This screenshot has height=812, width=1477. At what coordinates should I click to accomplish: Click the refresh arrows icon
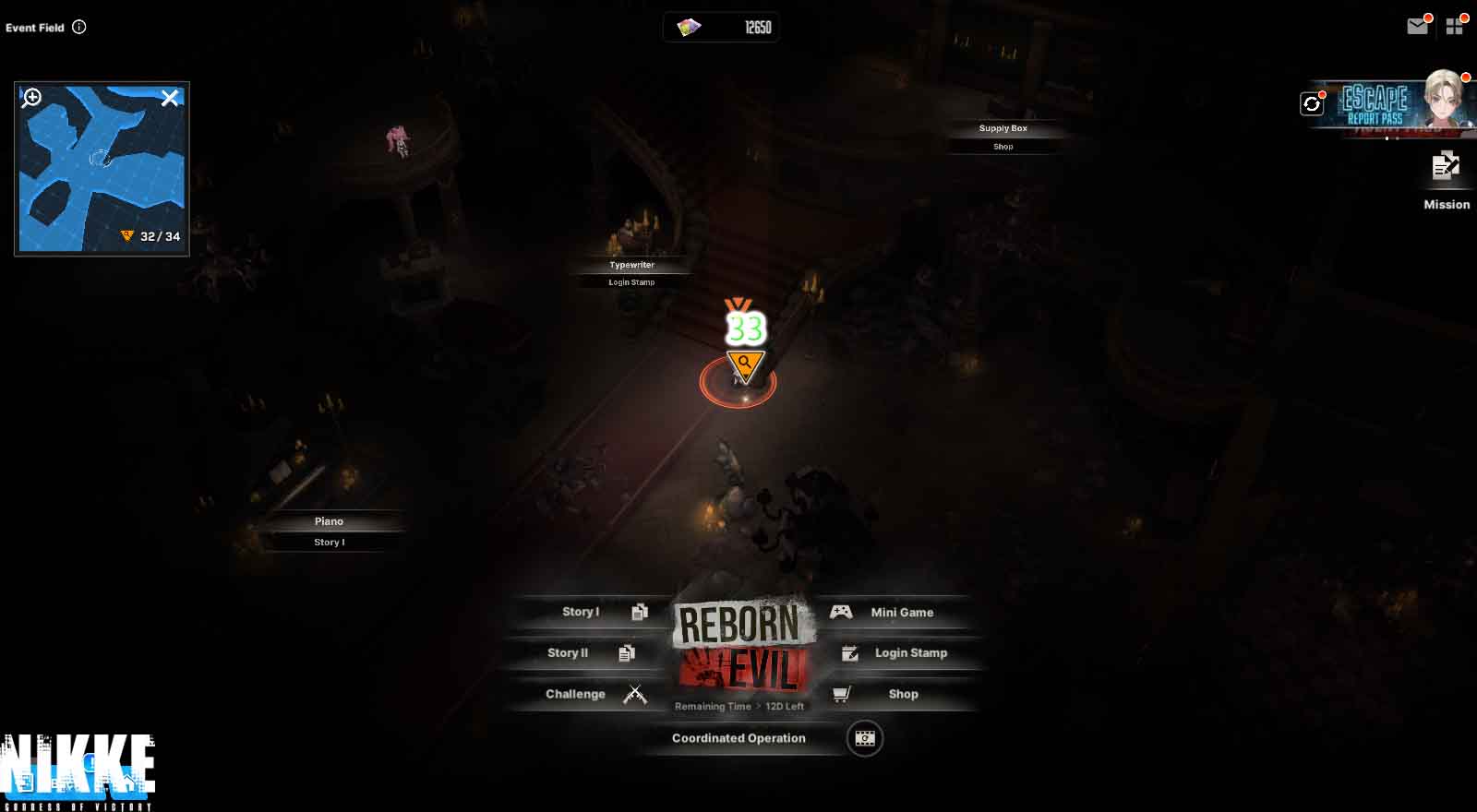tap(1312, 104)
